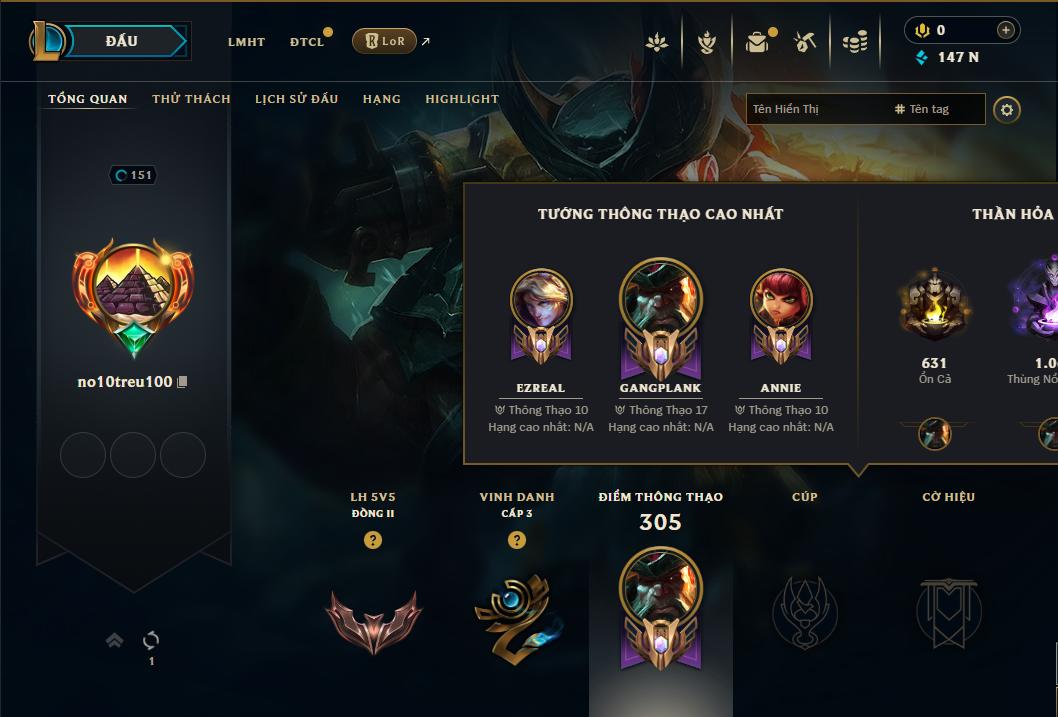Open the loot backpack icon
The height and width of the screenshot is (717, 1058).
[757, 42]
